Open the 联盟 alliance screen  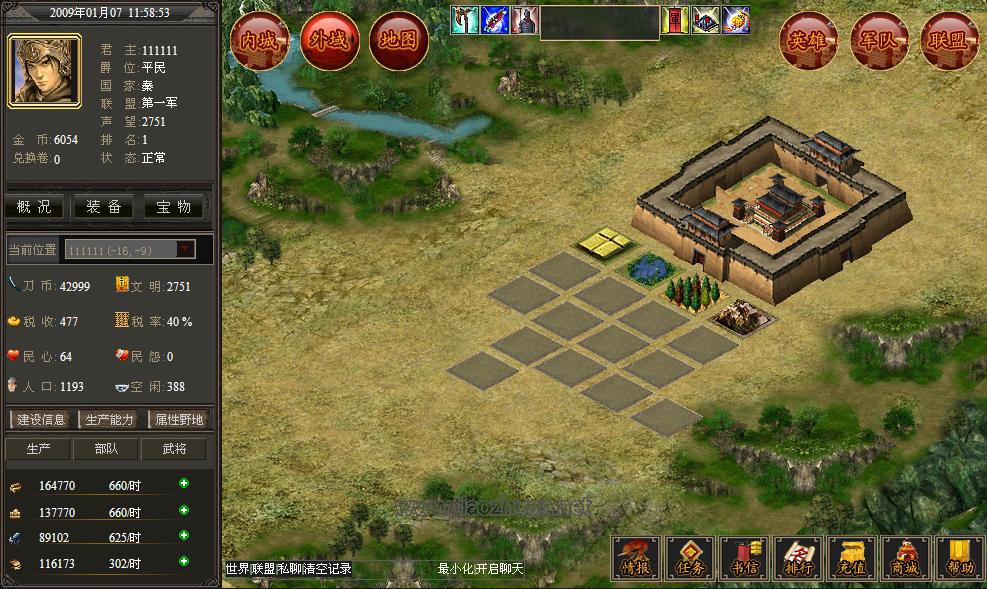pyautogui.click(x=949, y=42)
